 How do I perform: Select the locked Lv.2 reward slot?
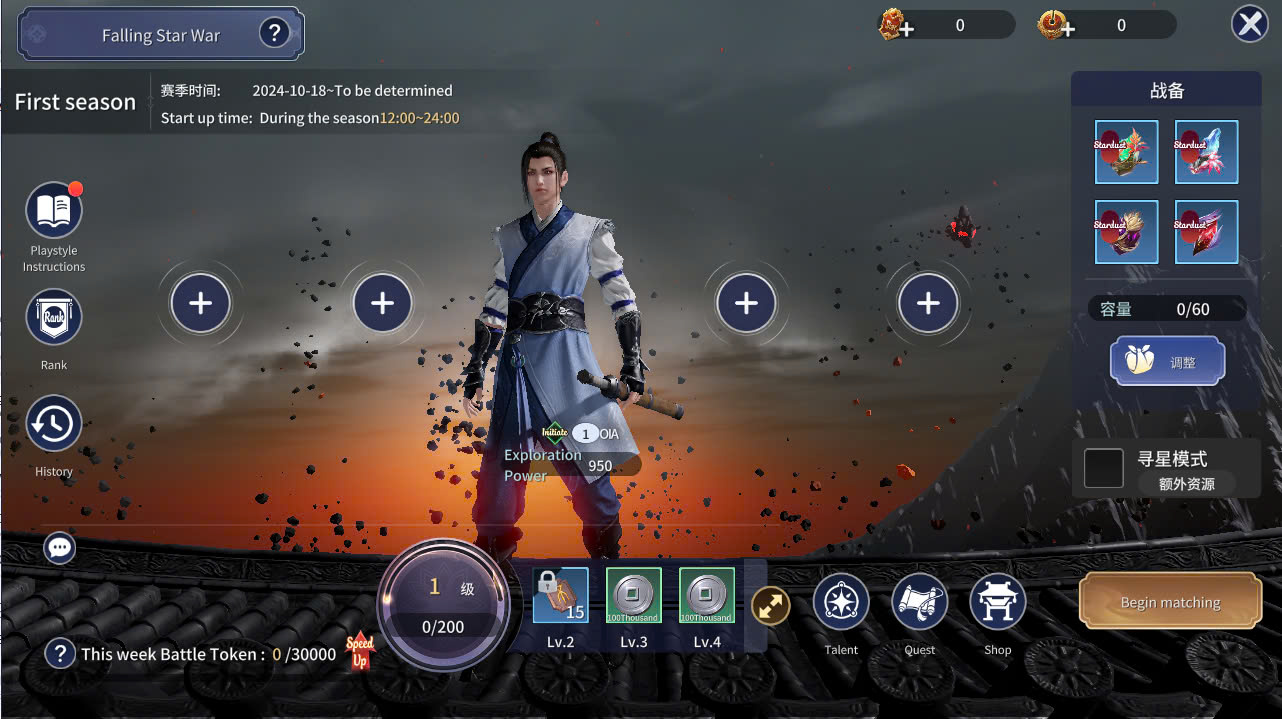point(560,596)
